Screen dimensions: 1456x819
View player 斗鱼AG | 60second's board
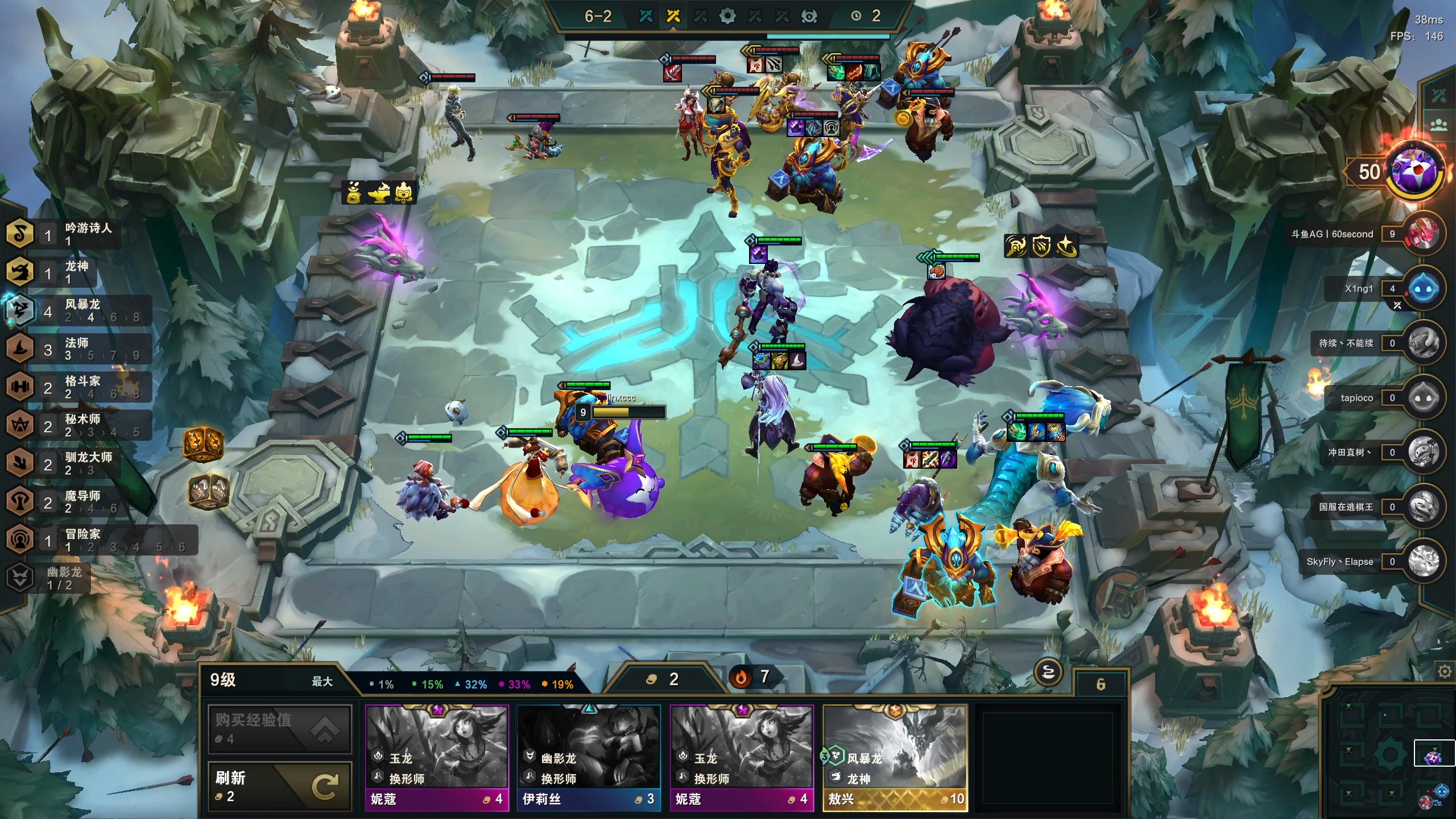coord(1423,234)
